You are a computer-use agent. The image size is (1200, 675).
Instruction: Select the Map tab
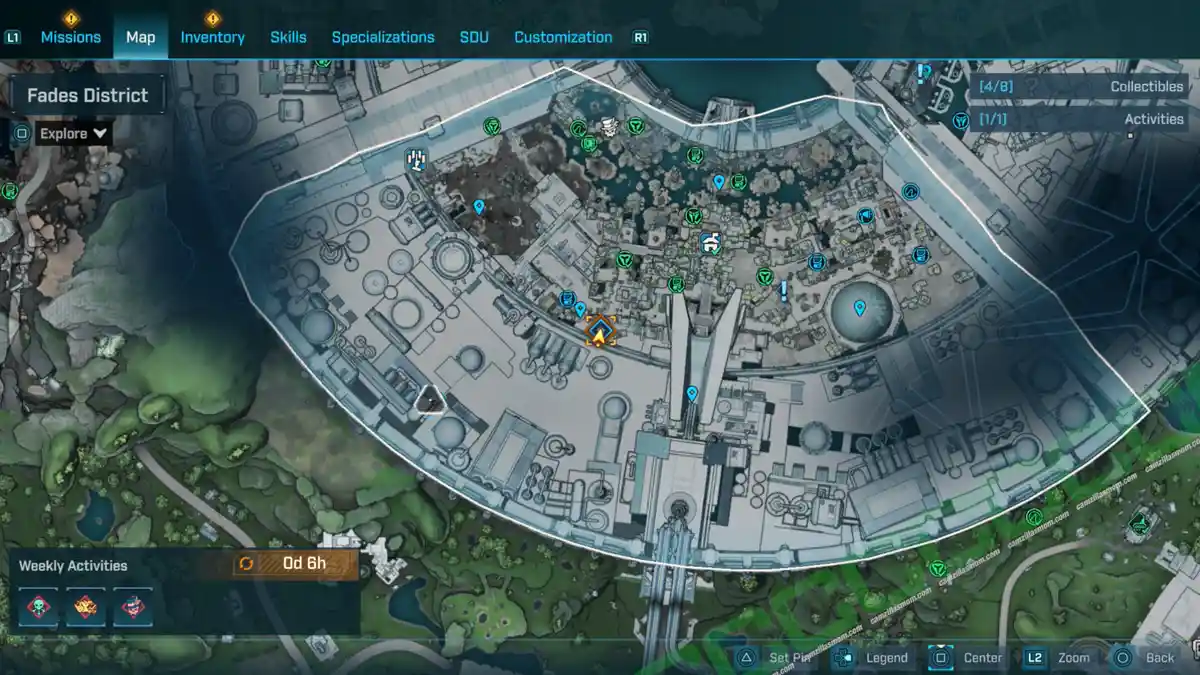[140, 37]
